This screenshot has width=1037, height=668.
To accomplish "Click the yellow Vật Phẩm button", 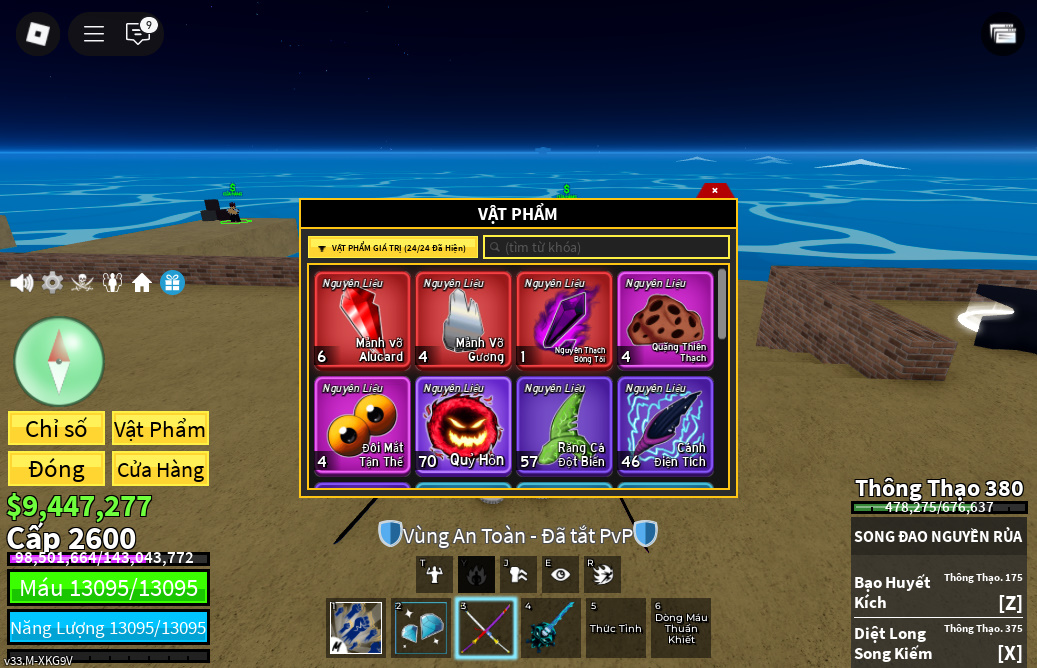I will click(x=160, y=429).
